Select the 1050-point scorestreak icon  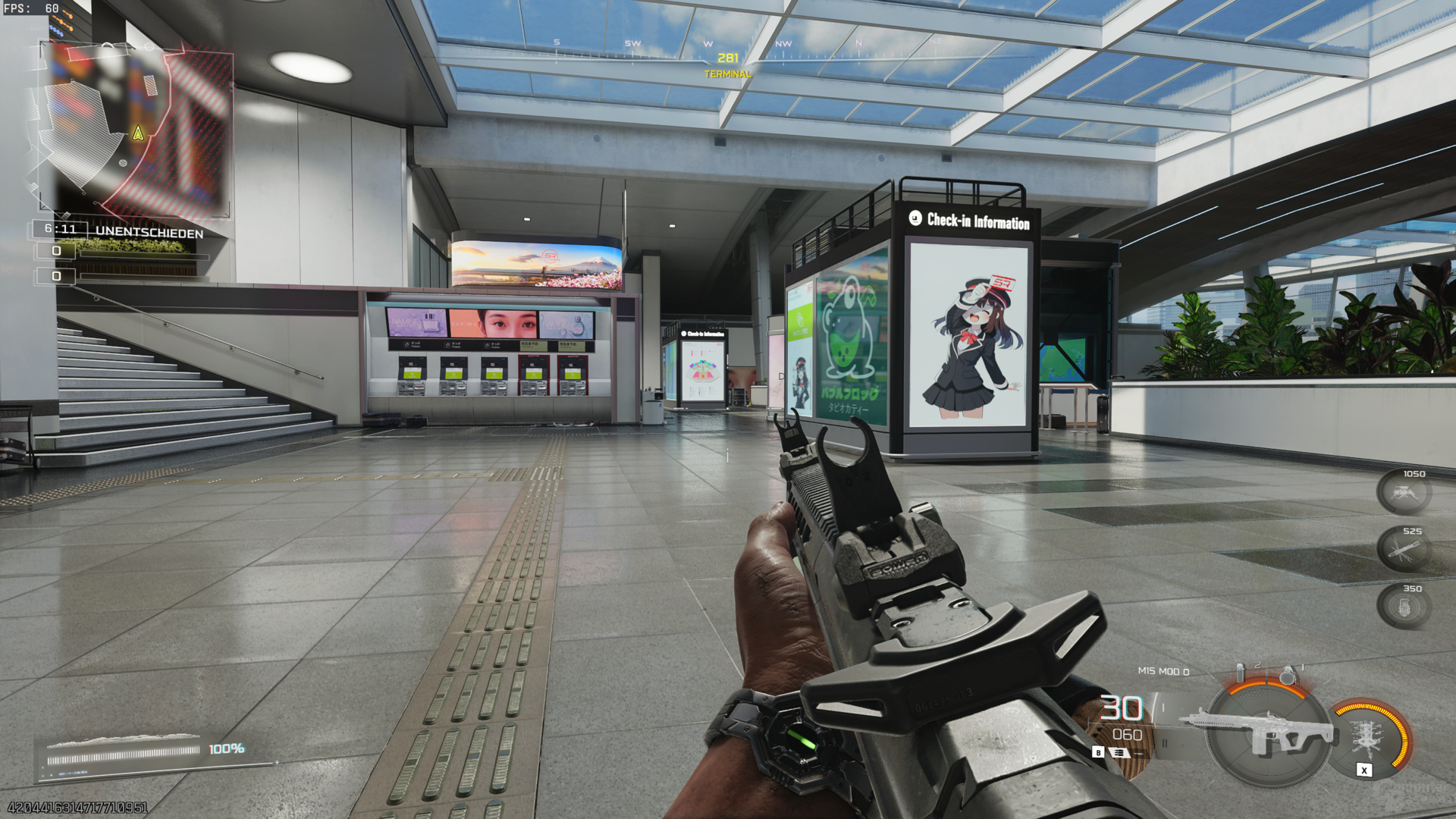(1404, 493)
